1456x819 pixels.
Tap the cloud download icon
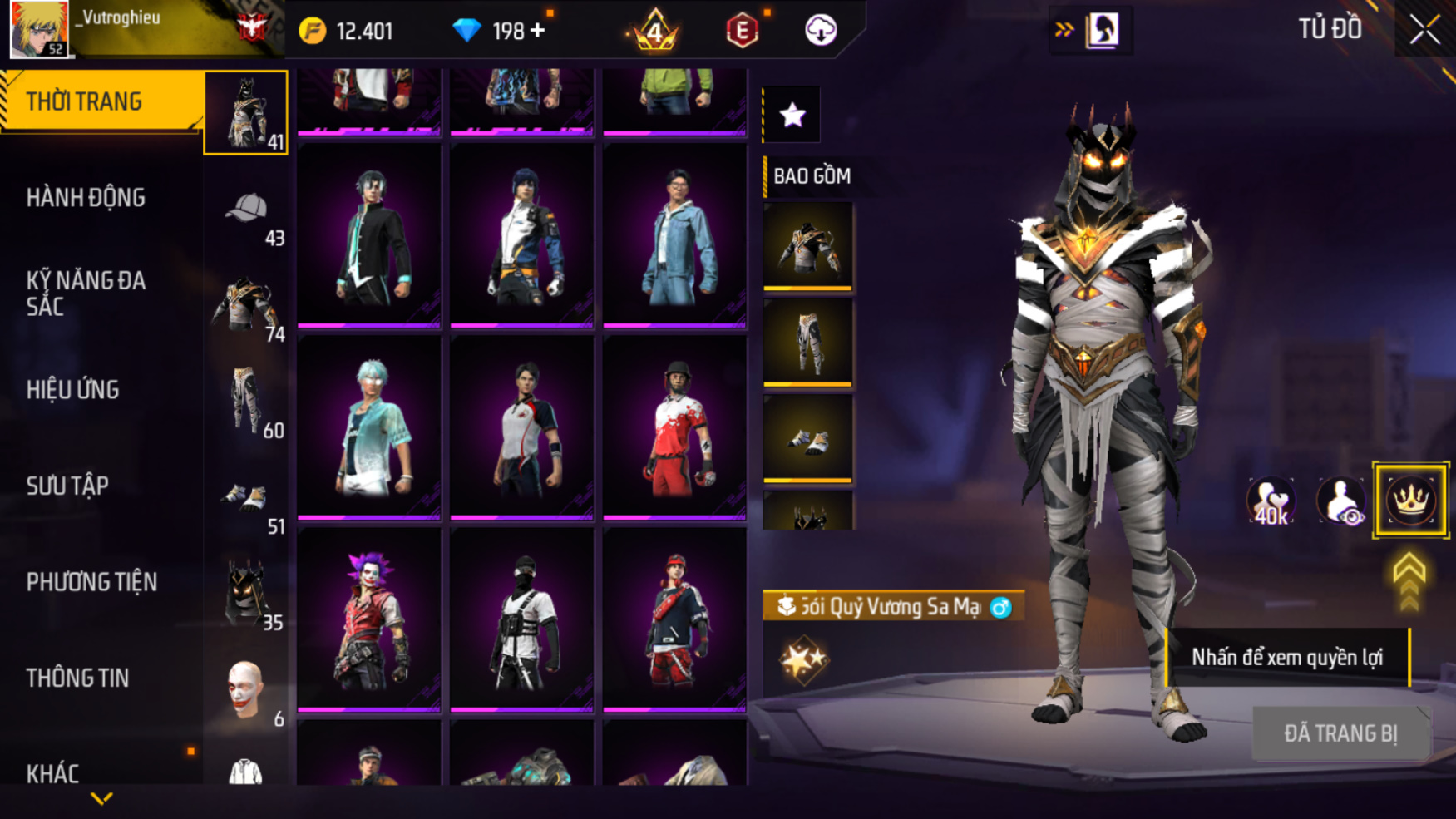pos(820,31)
